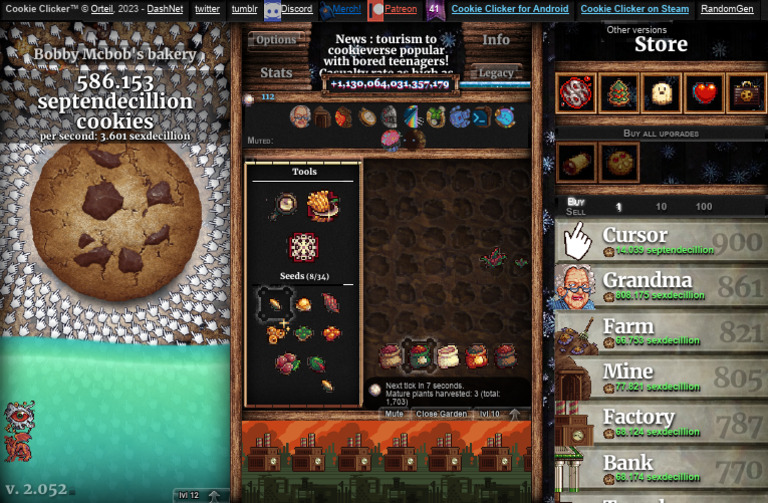Open the Info panel
Viewport: 768px width, 503px height.
point(496,40)
